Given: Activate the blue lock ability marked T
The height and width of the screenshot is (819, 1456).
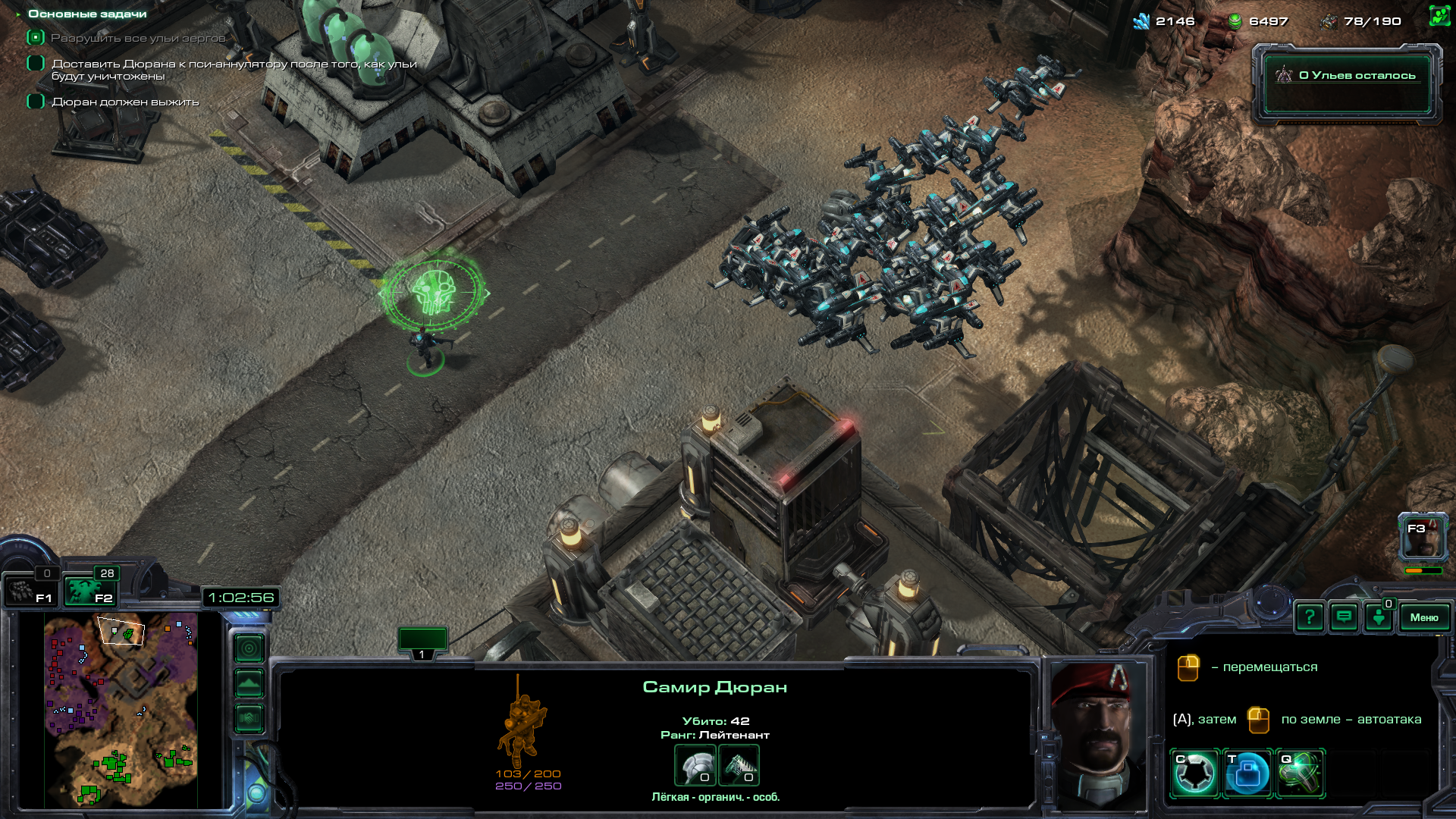Looking at the screenshot, I should coord(1247,773).
